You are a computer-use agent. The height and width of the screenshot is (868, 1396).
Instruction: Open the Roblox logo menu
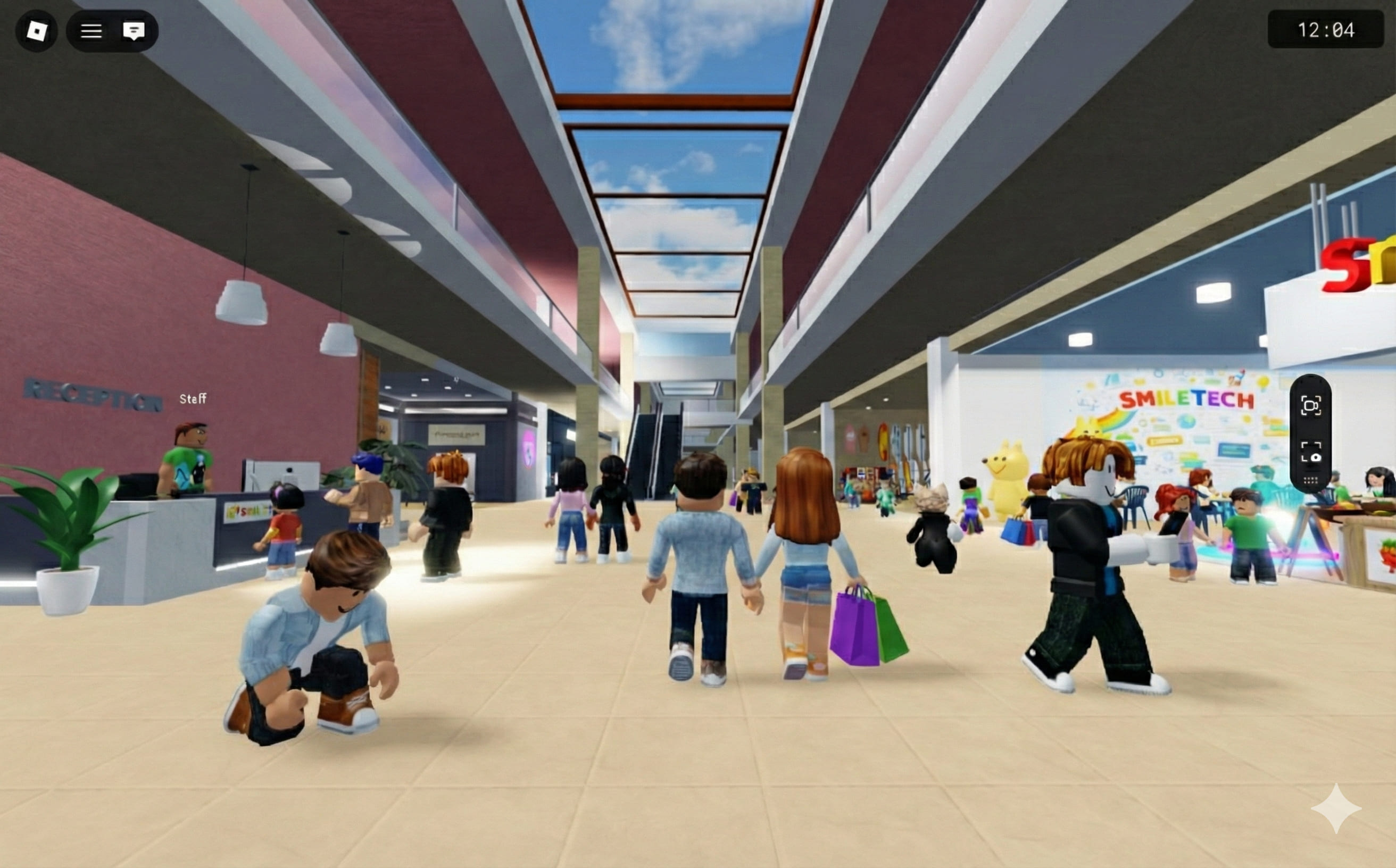pyautogui.click(x=36, y=31)
